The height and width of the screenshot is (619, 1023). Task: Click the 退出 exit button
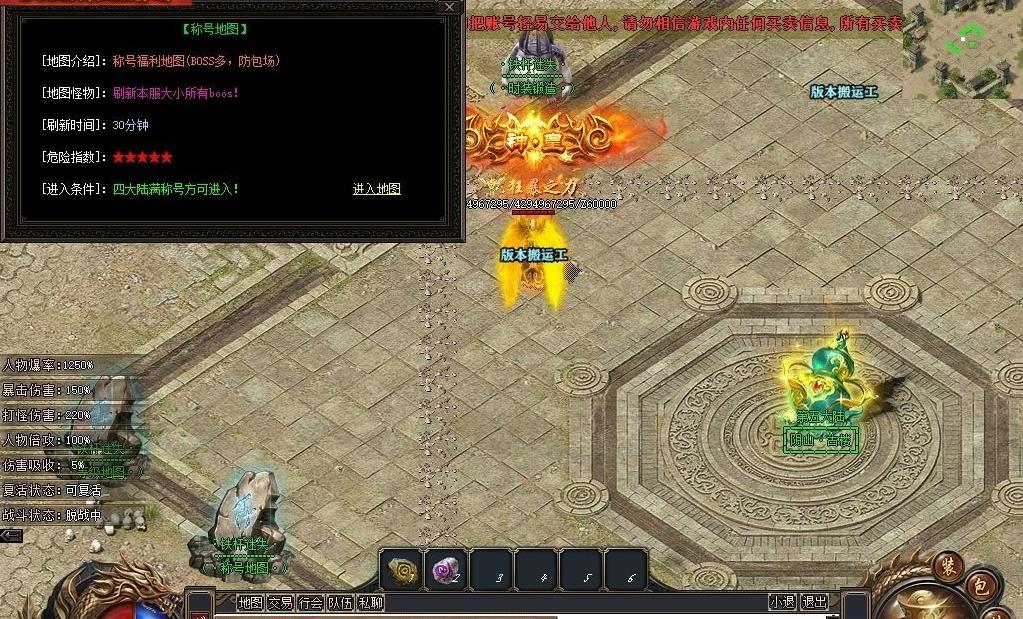pos(815,602)
